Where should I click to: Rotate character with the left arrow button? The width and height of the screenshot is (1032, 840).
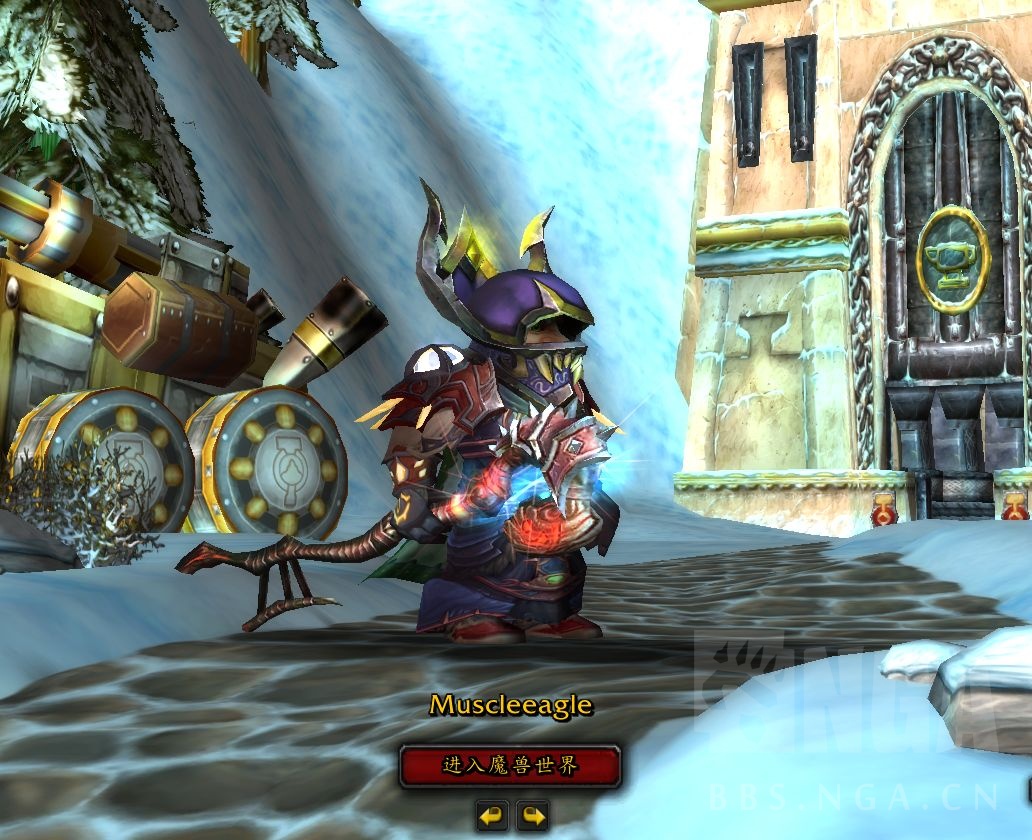pos(492,816)
